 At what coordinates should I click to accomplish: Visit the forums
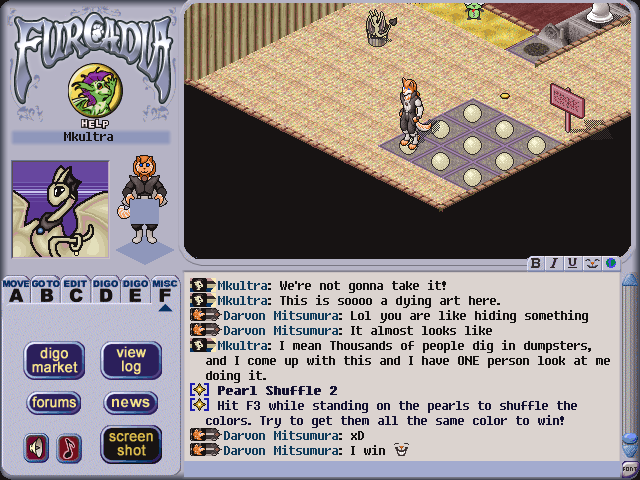[x=54, y=403]
